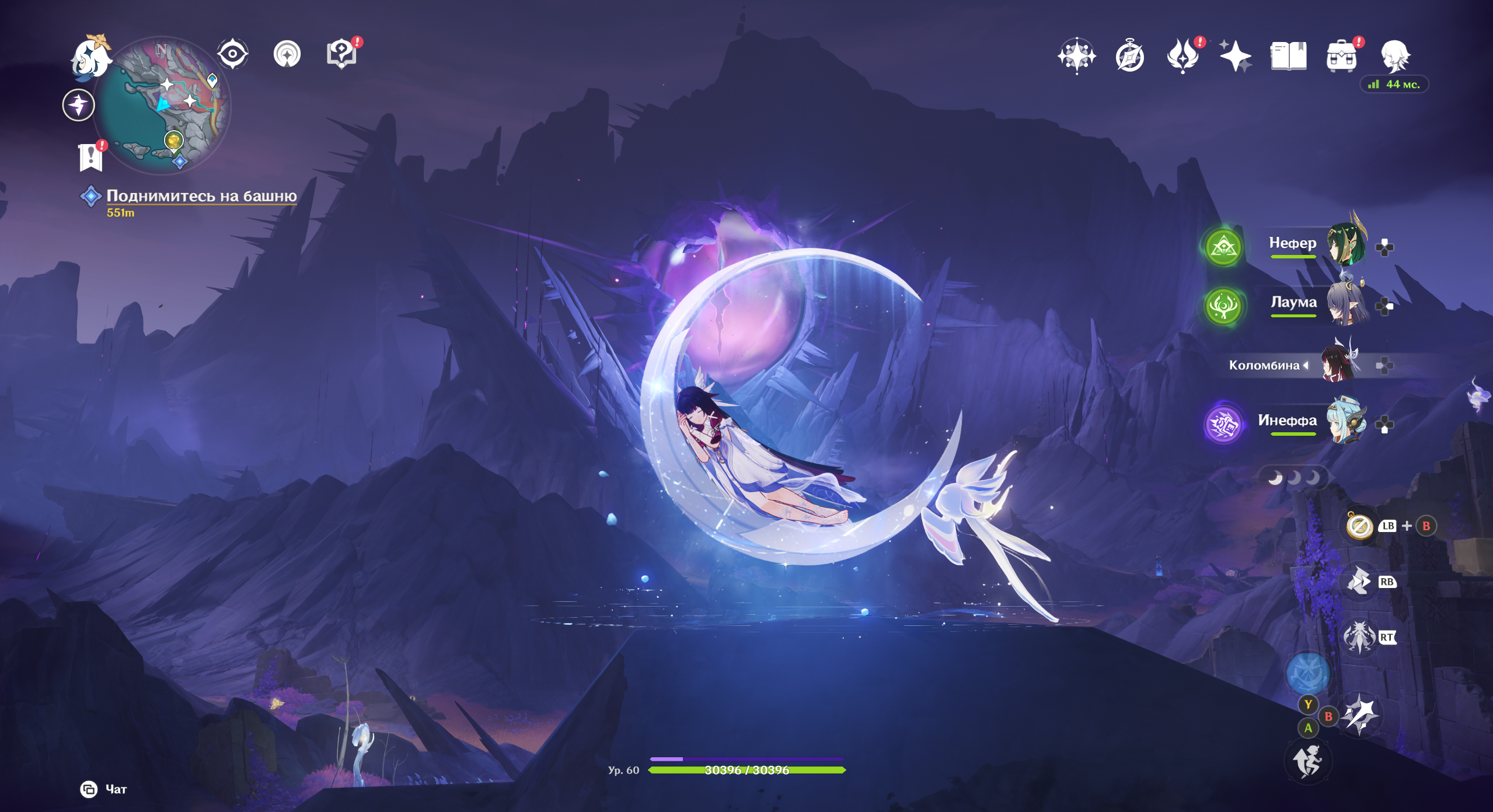Open the four-pointed star Wish icon

1235,56
